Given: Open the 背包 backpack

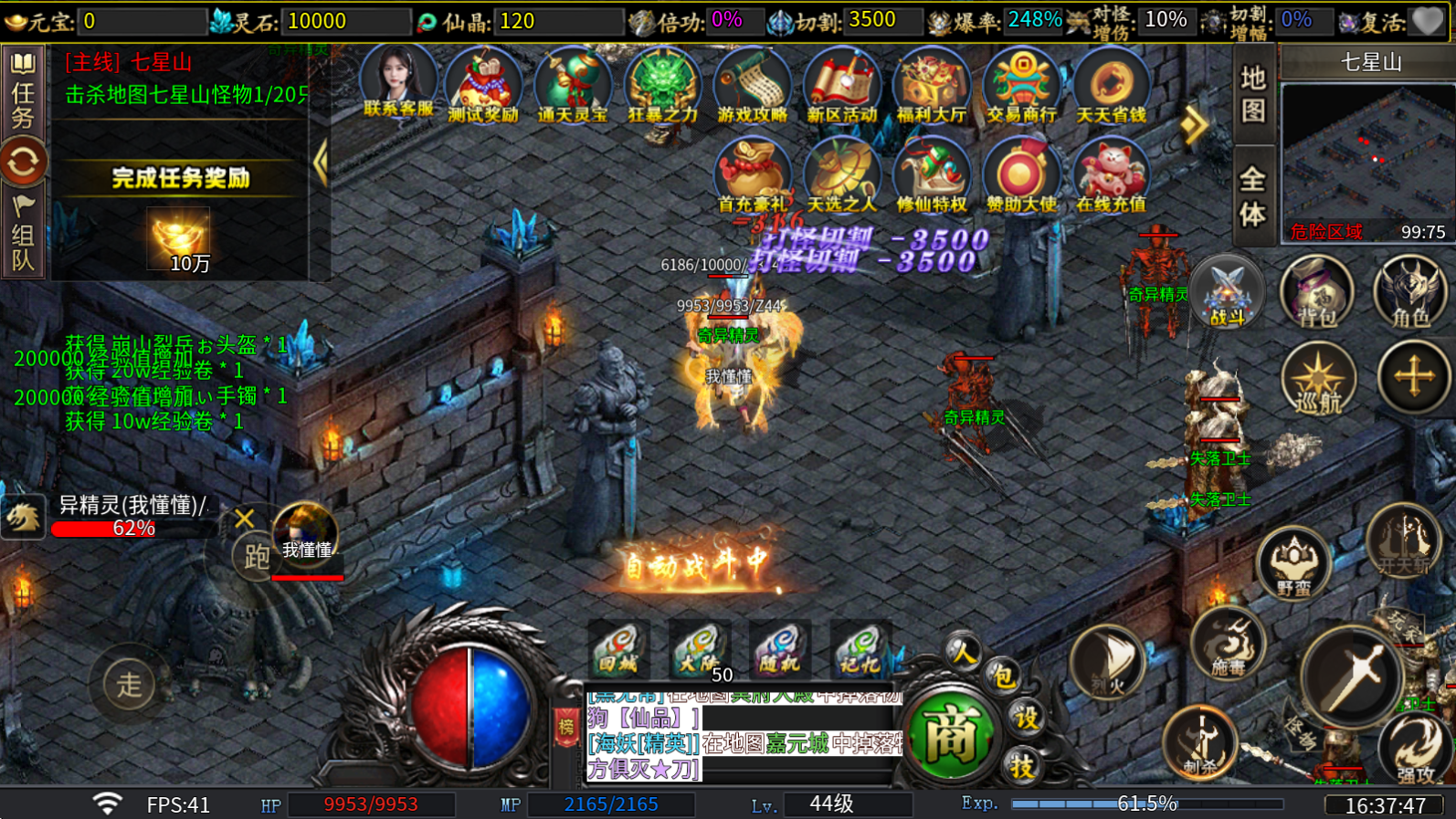Looking at the screenshot, I should tap(1316, 292).
